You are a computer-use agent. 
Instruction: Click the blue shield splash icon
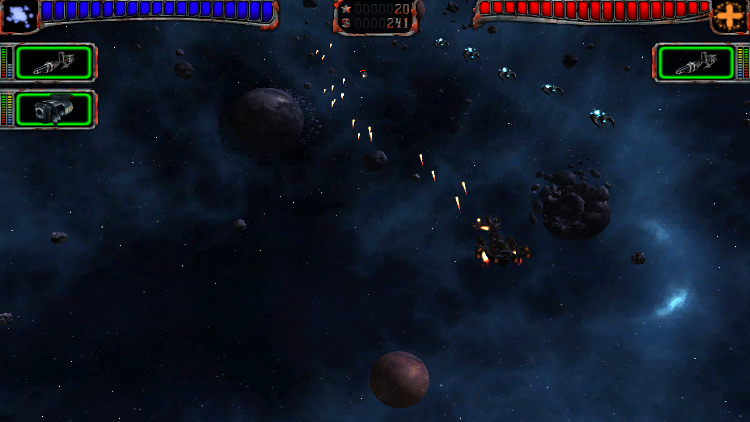pos(19,13)
